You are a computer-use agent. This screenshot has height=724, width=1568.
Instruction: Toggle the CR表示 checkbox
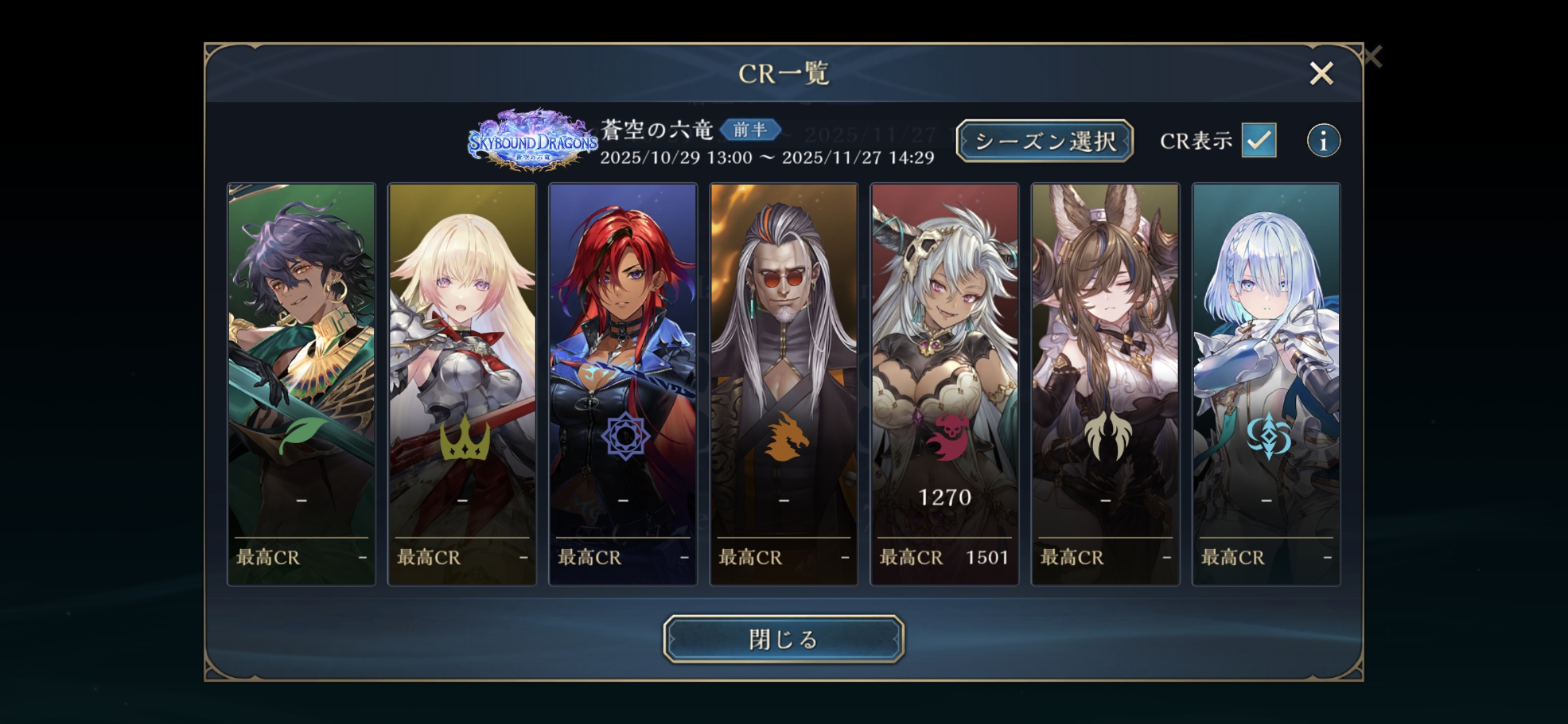click(1258, 140)
